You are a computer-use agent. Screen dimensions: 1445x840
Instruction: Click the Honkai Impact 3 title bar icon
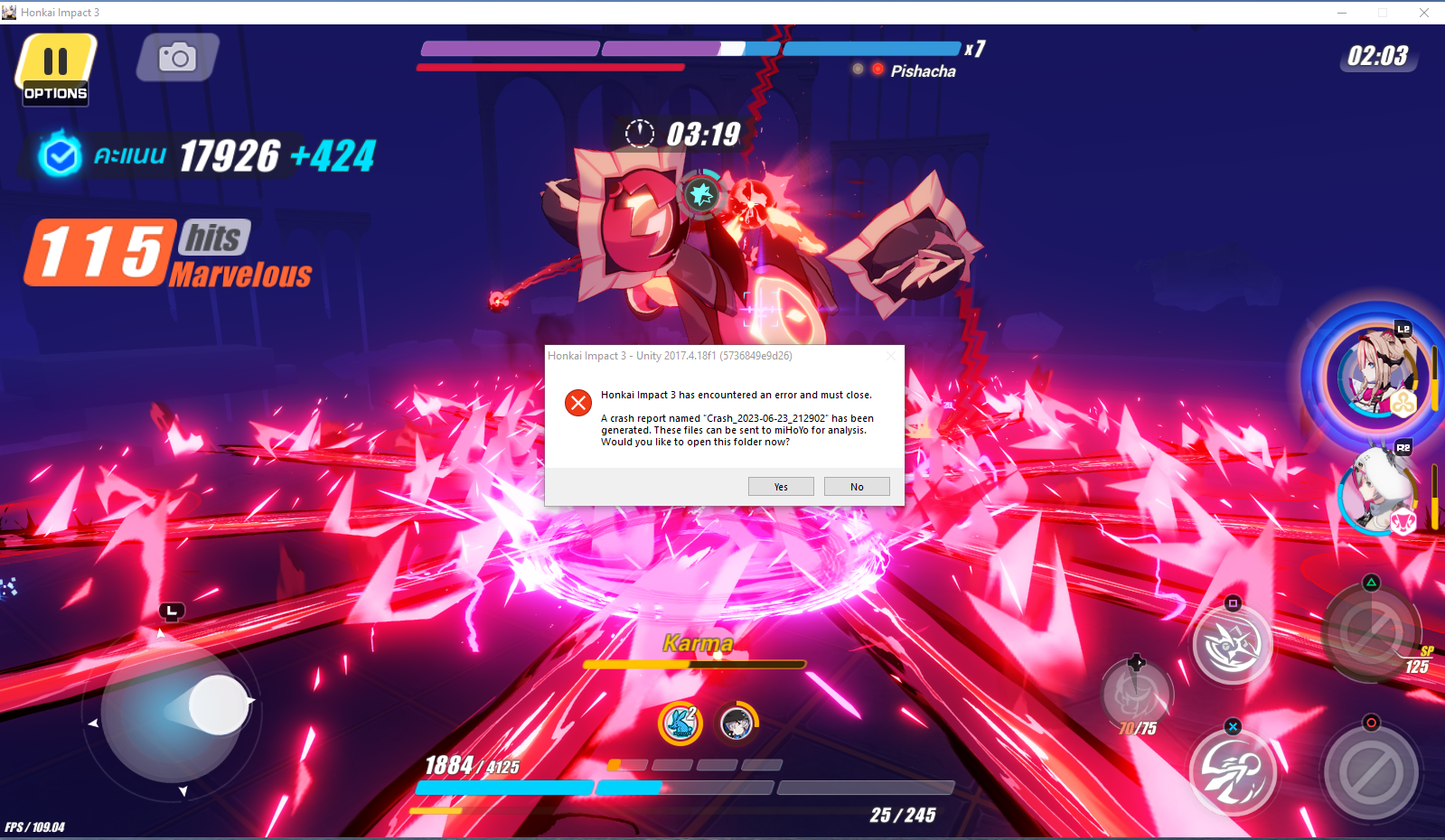coord(10,12)
